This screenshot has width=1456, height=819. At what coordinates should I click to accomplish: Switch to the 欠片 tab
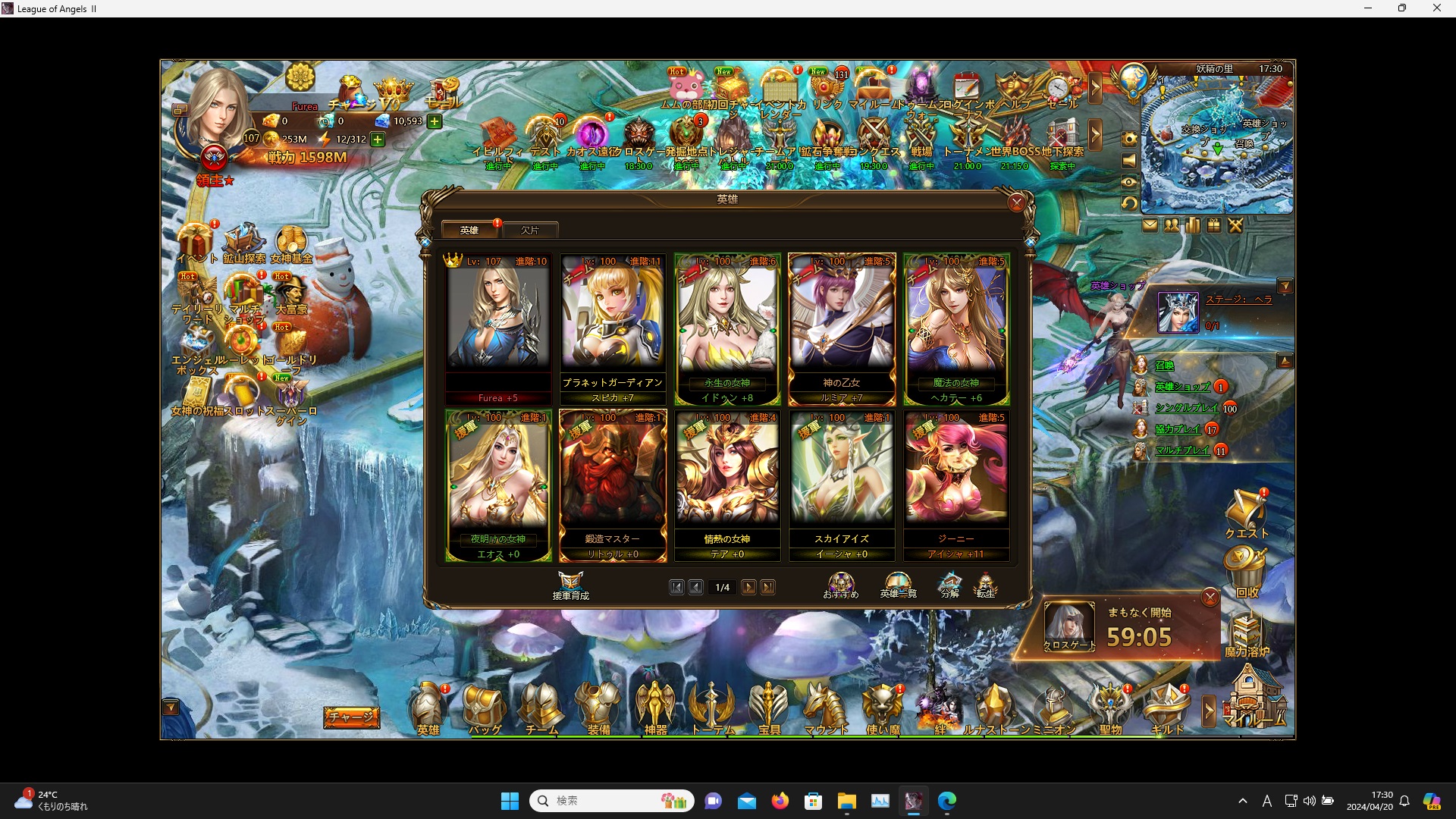click(x=531, y=230)
